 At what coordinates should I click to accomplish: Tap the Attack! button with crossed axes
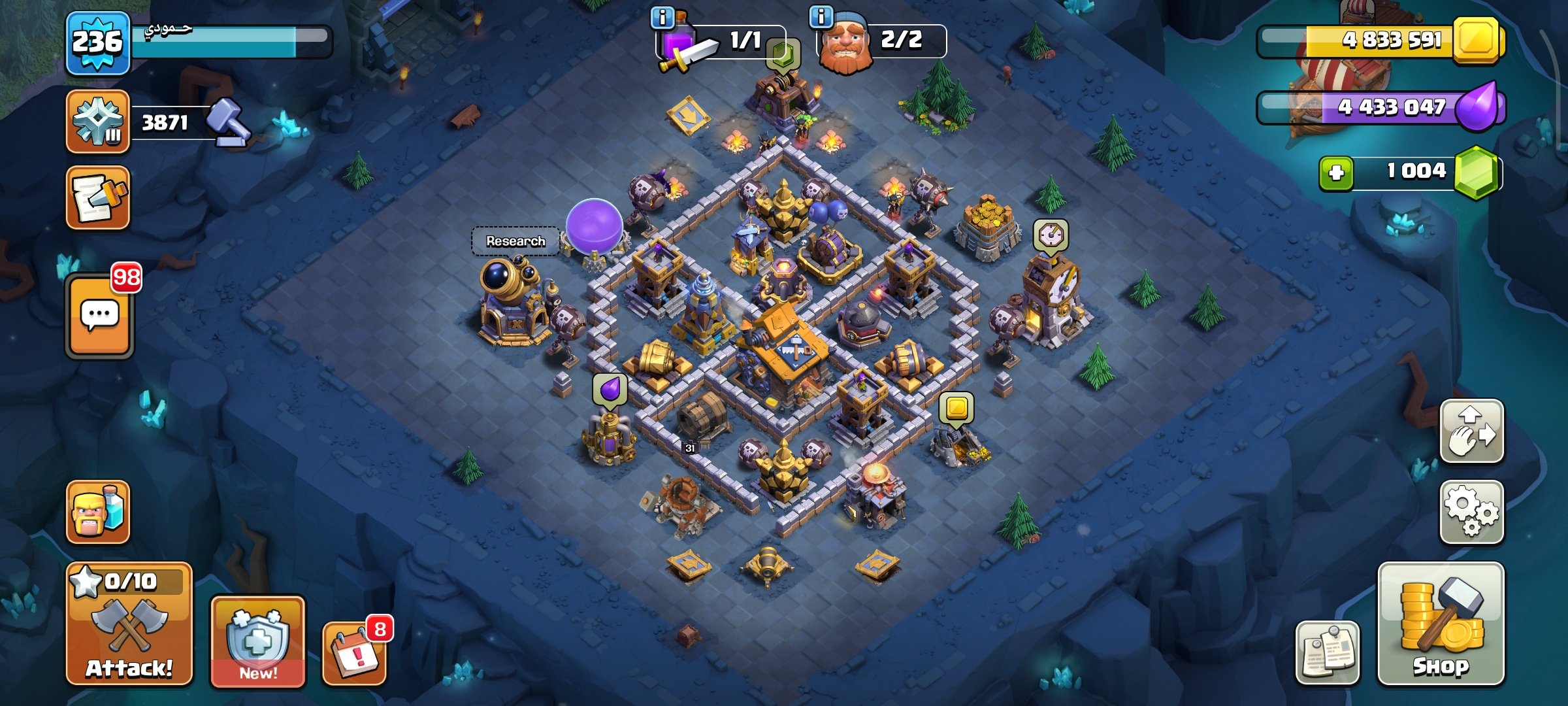(x=129, y=623)
